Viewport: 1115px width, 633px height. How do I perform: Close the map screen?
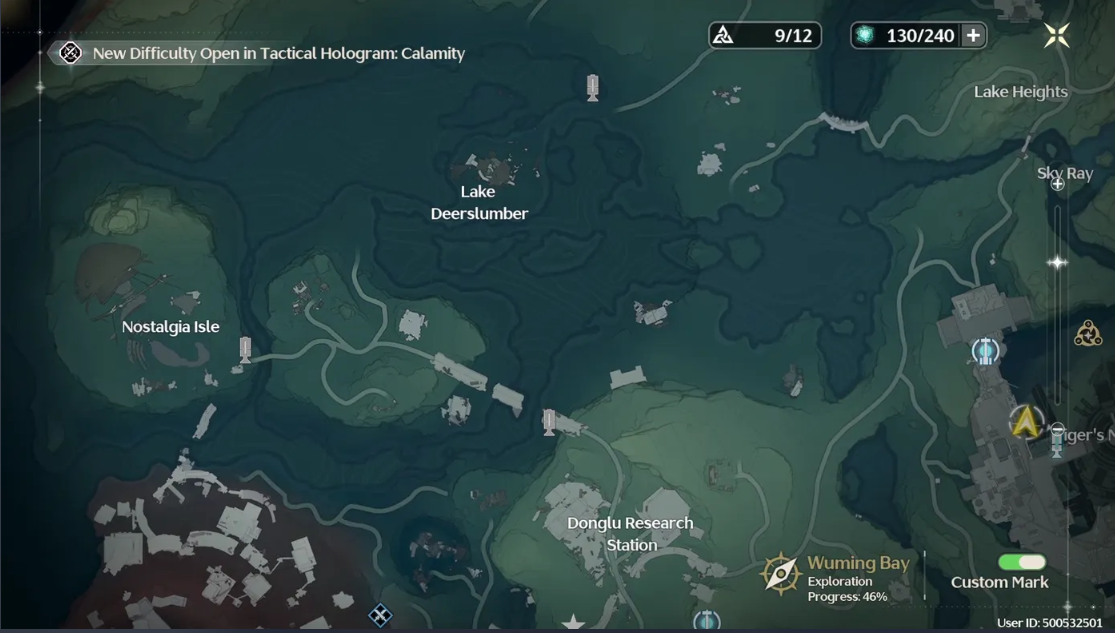pyautogui.click(x=1056, y=36)
